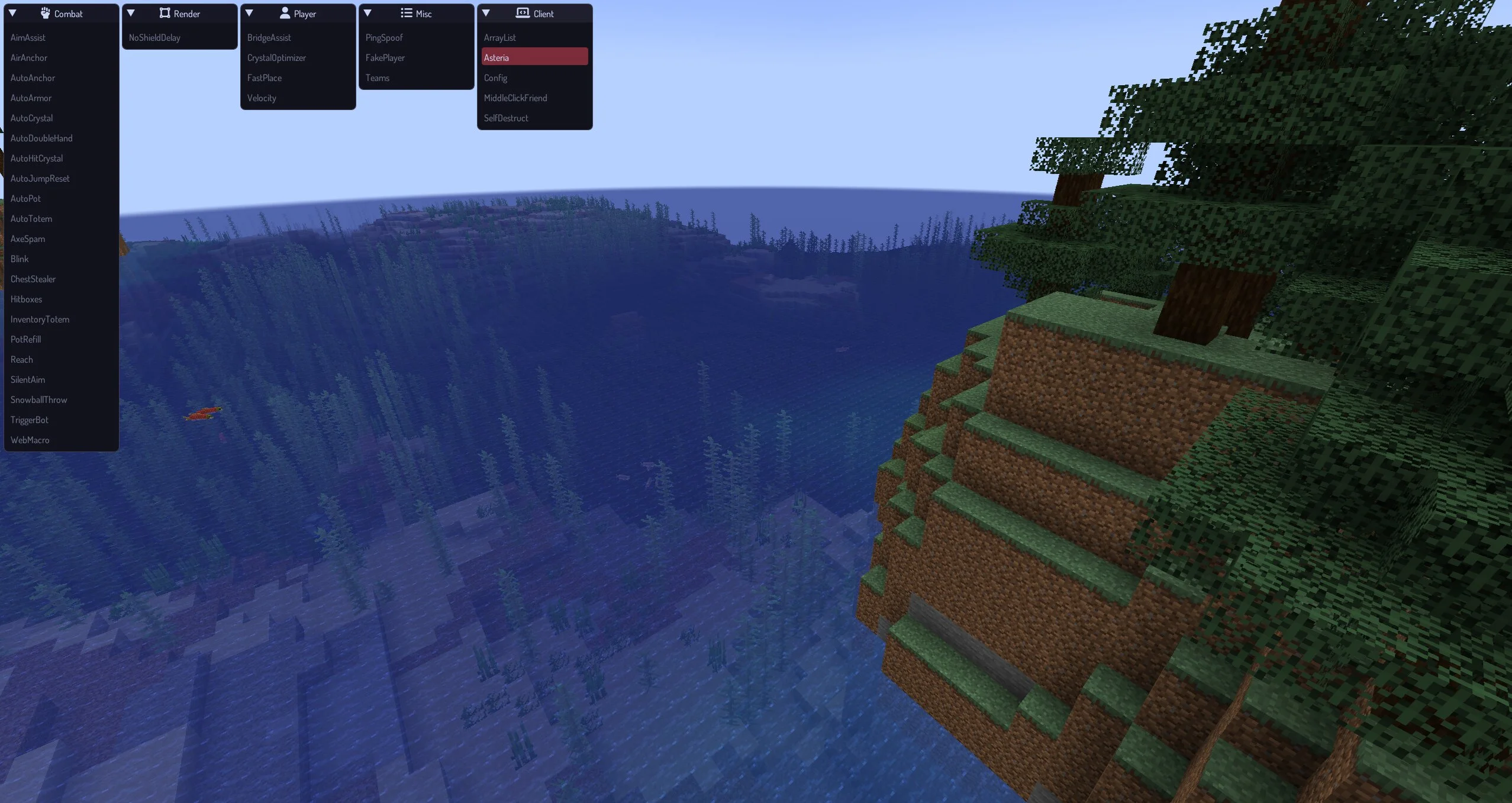
Task: Toggle the BridgeAssist module
Action: pyautogui.click(x=269, y=38)
